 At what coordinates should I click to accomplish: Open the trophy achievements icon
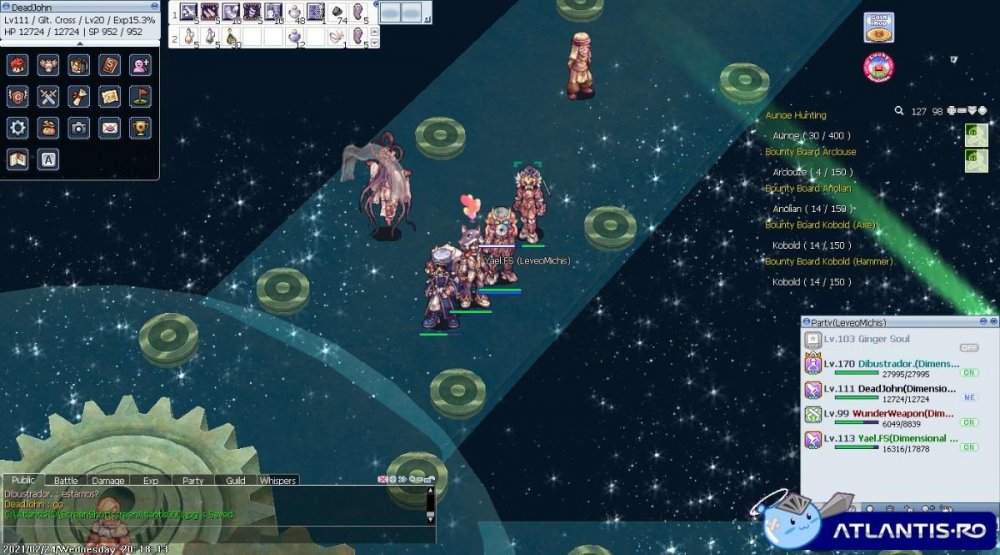pyautogui.click(x=141, y=127)
